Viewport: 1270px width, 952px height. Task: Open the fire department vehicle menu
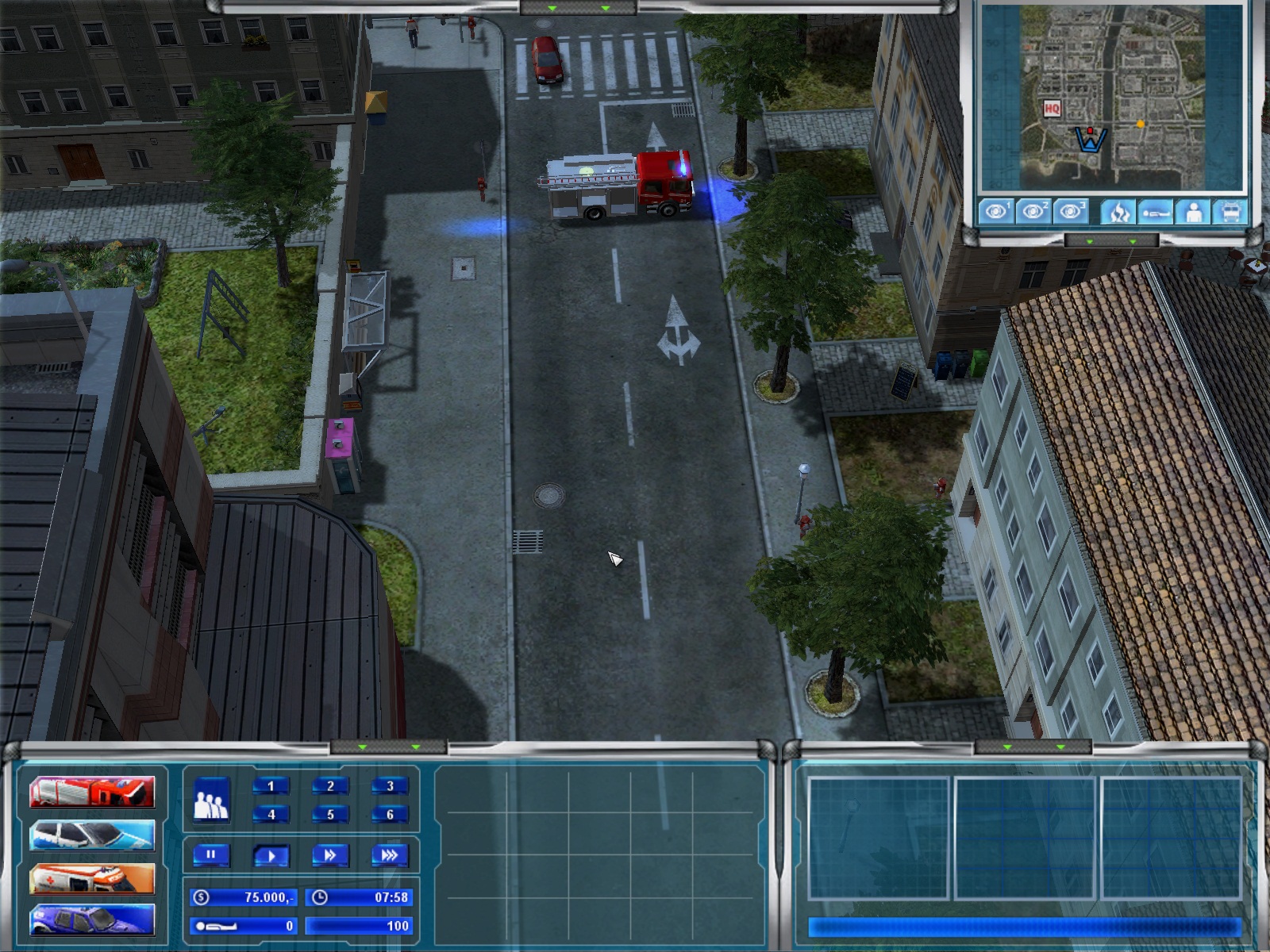tap(92, 791)
